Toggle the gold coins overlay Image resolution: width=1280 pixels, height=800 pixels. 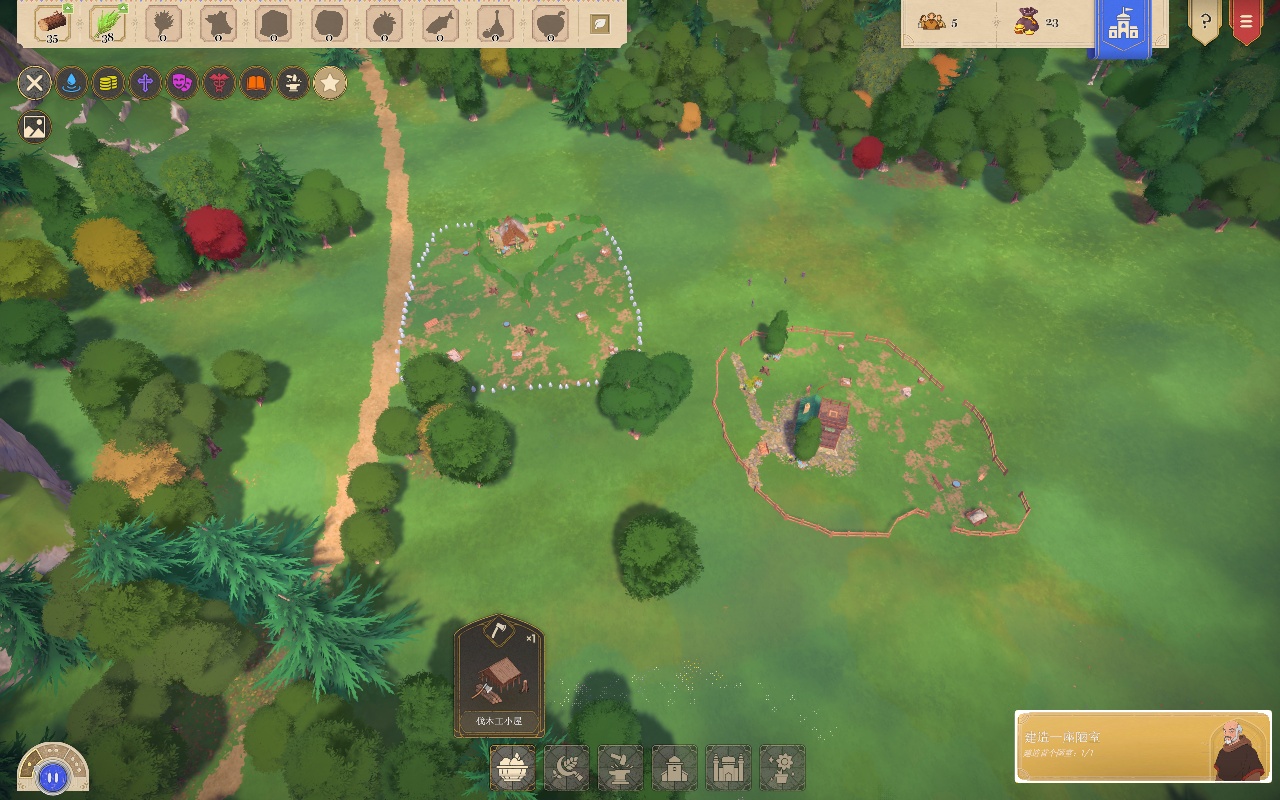point(108,83)
